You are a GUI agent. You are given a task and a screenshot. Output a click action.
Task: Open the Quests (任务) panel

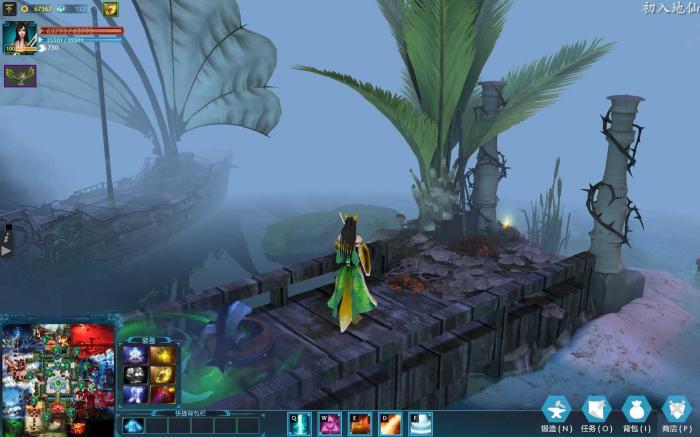coord(596,410)
